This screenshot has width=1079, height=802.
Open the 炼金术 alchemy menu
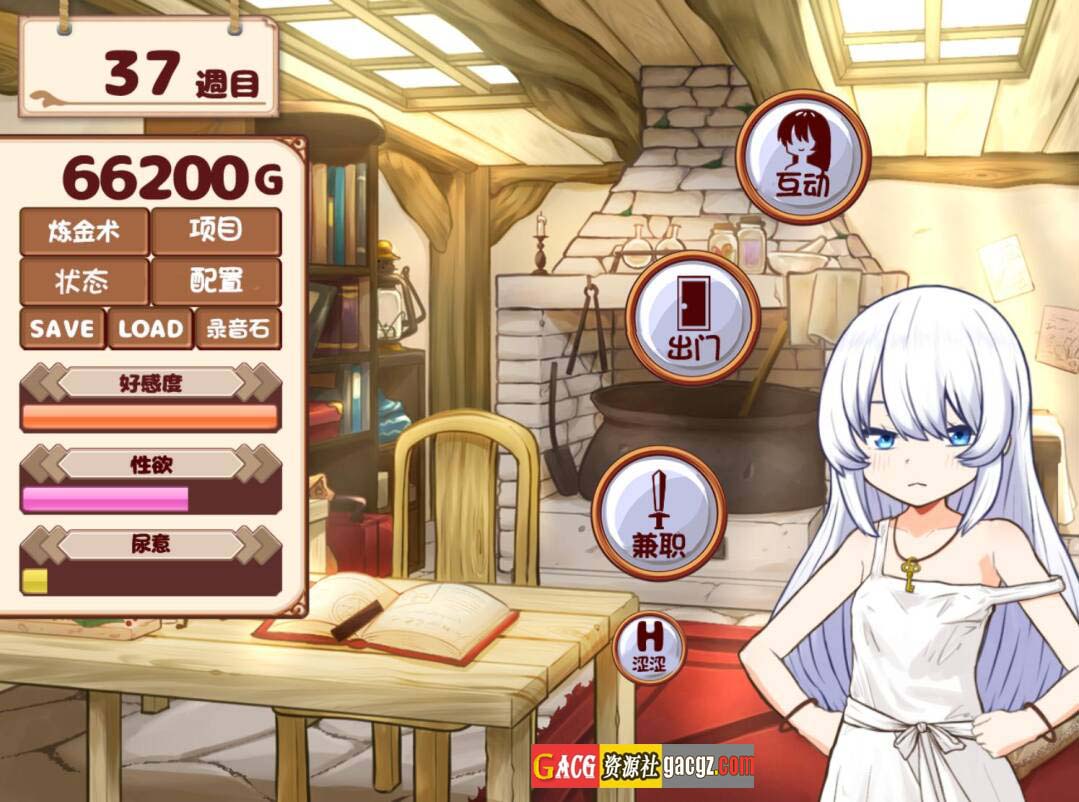[84, 232]
